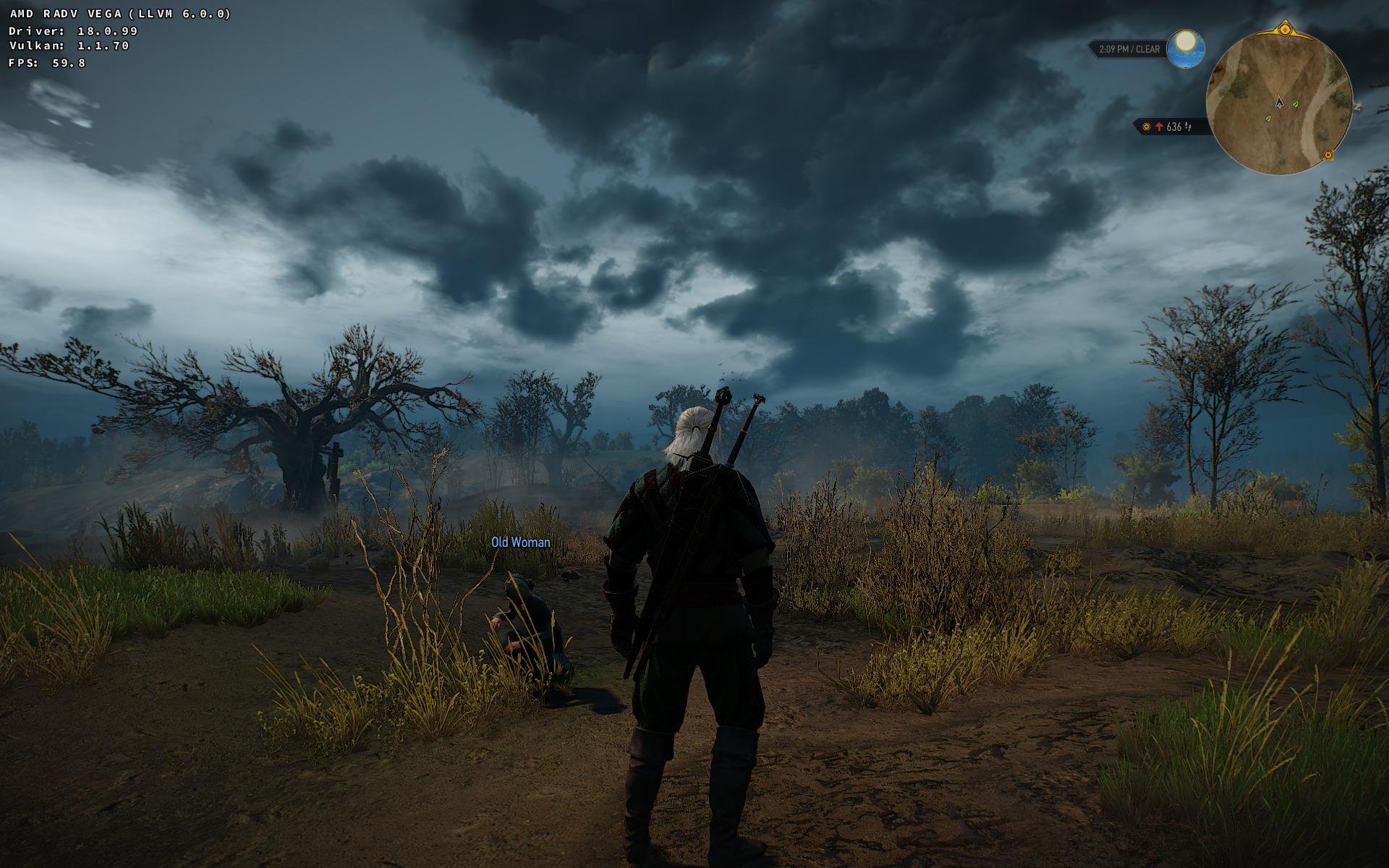Toggle the 2:09 PM / CLEAR weather banner
The width and height of the screenshot is (1389, 868).
pos(1128,49)
